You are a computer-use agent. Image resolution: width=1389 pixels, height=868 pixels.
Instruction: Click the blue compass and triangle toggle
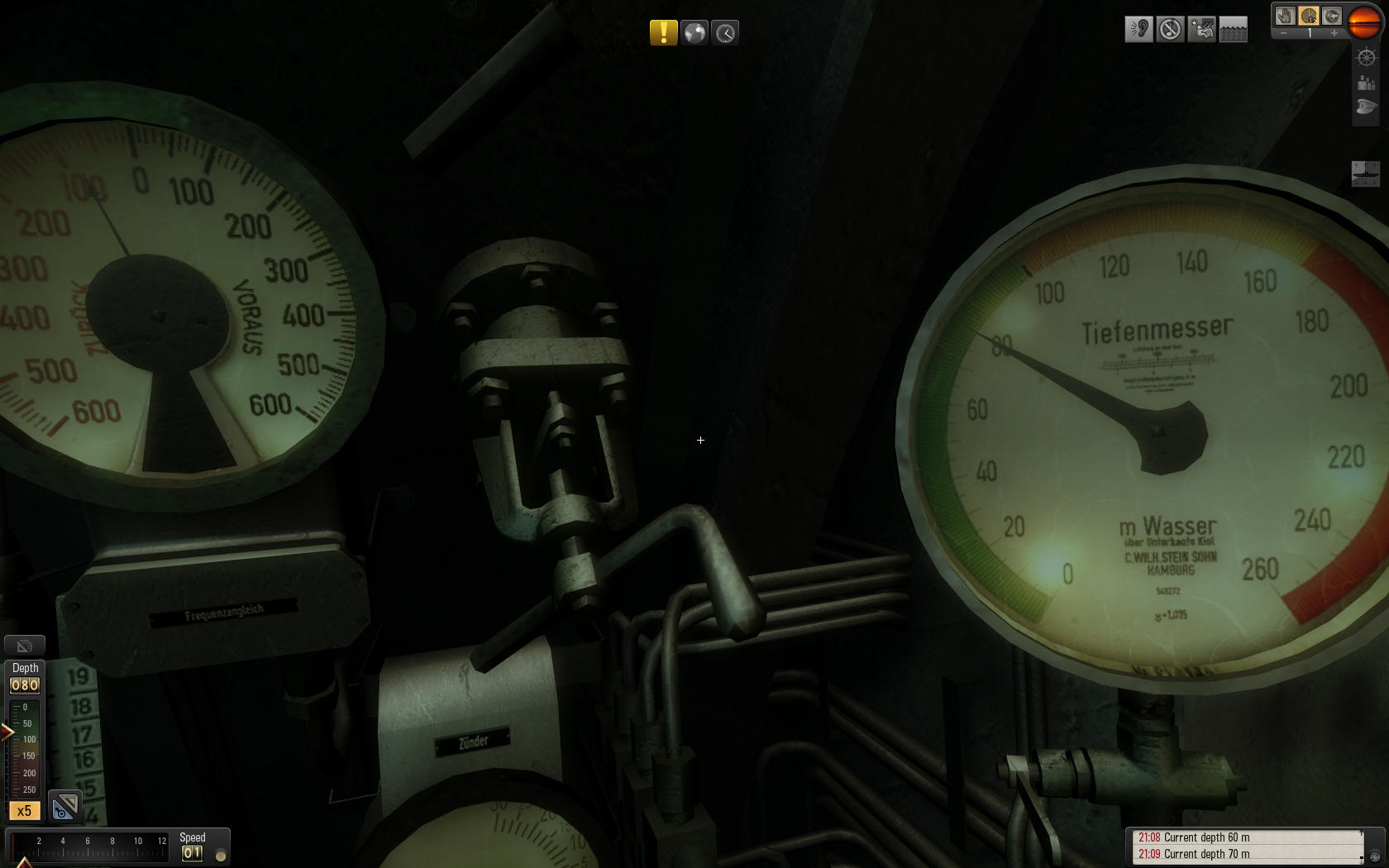click(64, 807)
